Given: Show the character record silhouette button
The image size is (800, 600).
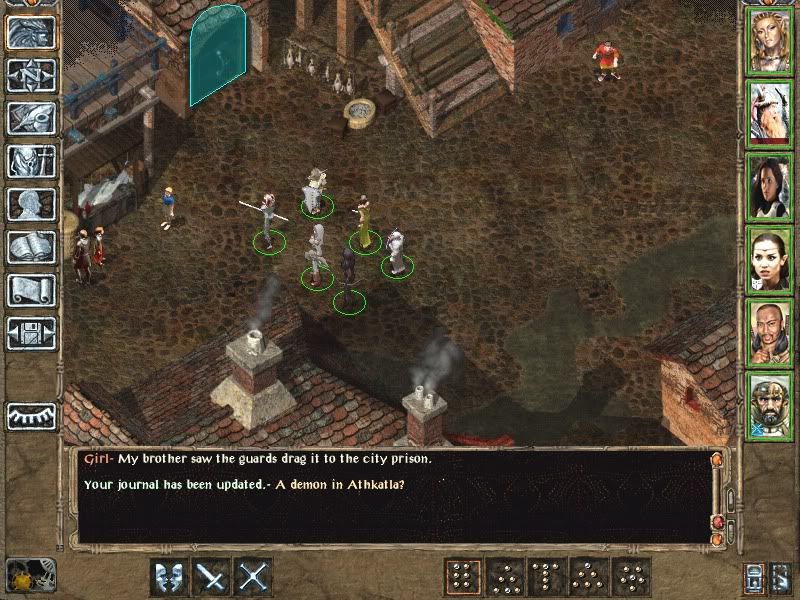Looking at the screenshot, I should (31, 205).
